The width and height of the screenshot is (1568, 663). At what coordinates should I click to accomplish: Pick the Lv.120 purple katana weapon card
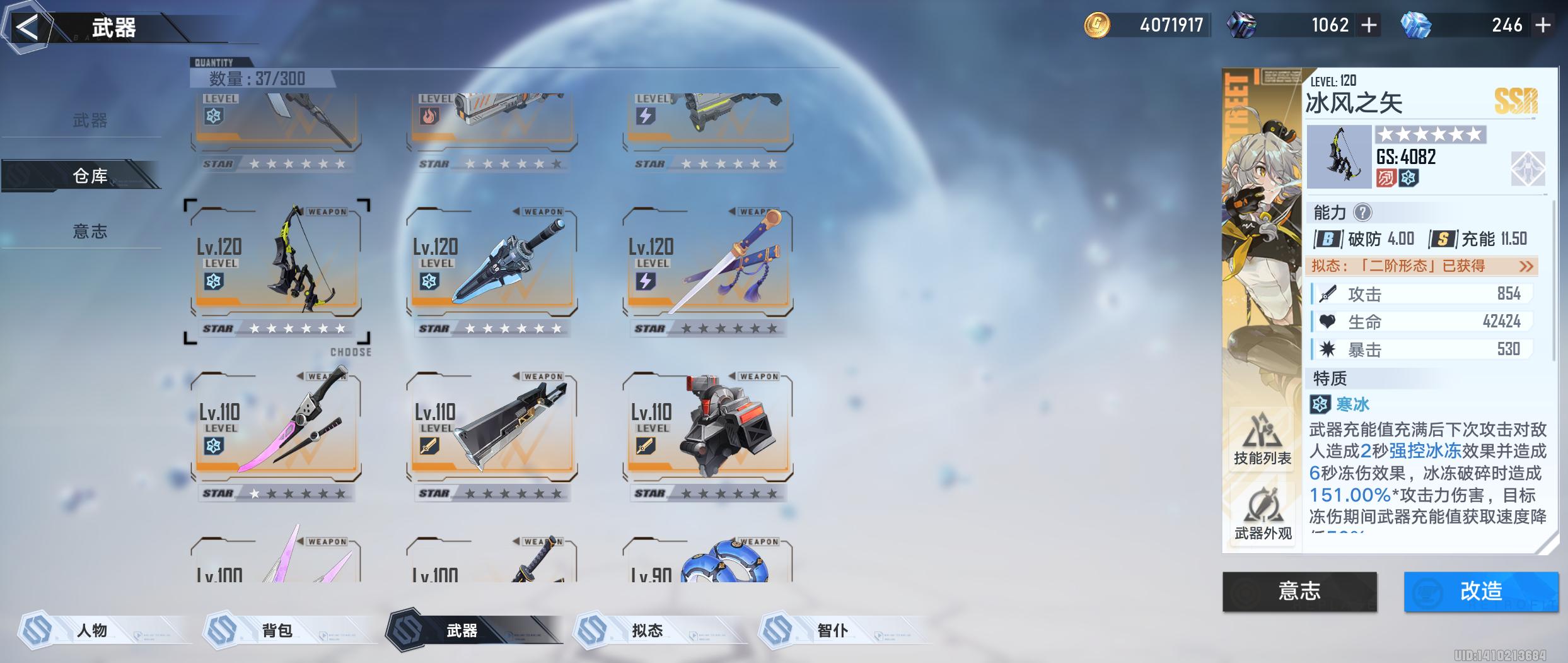[x=707, y=265]
